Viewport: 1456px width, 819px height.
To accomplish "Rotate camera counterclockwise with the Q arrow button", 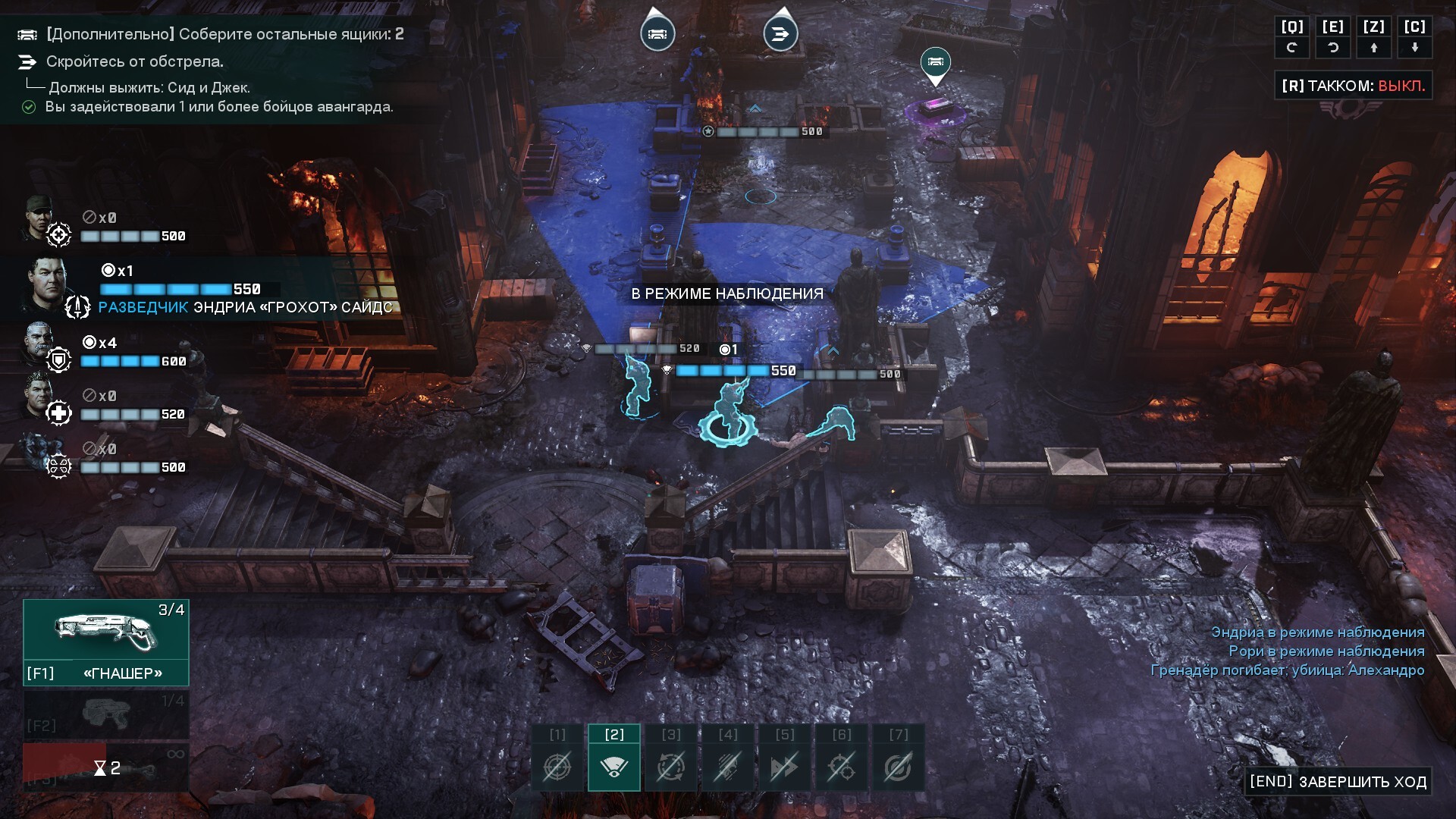I will tap(1292, 47).
